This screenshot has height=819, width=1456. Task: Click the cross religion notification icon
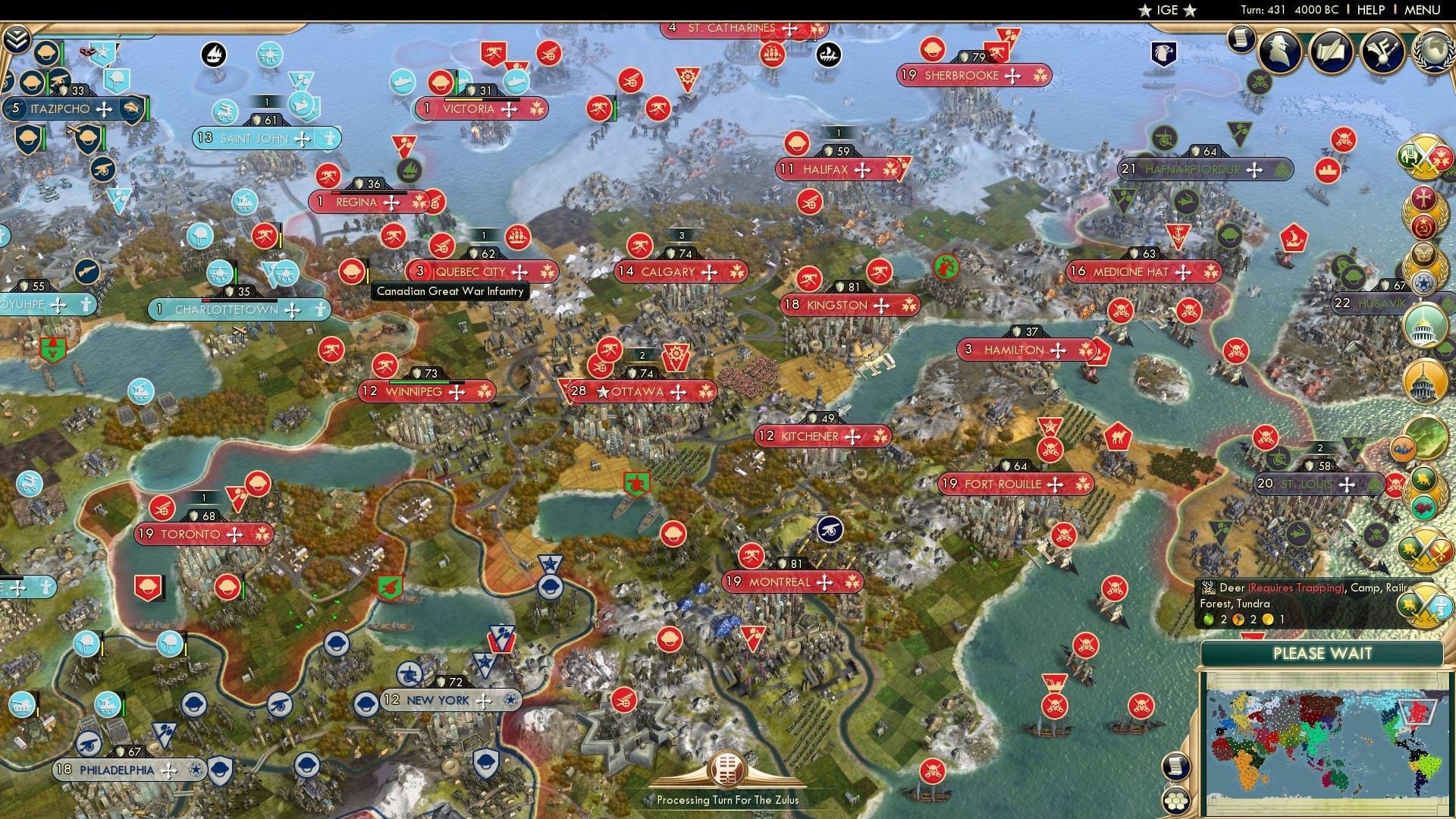click(x=1423, y=197)
